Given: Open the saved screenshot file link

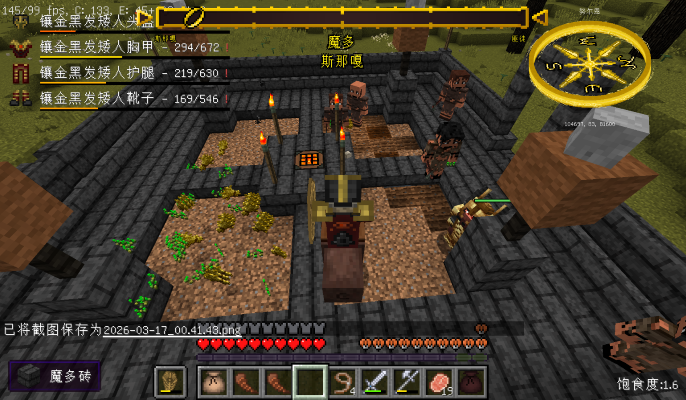Looking at the screenshot, I should pyautogui.click(x=172, y=329).
